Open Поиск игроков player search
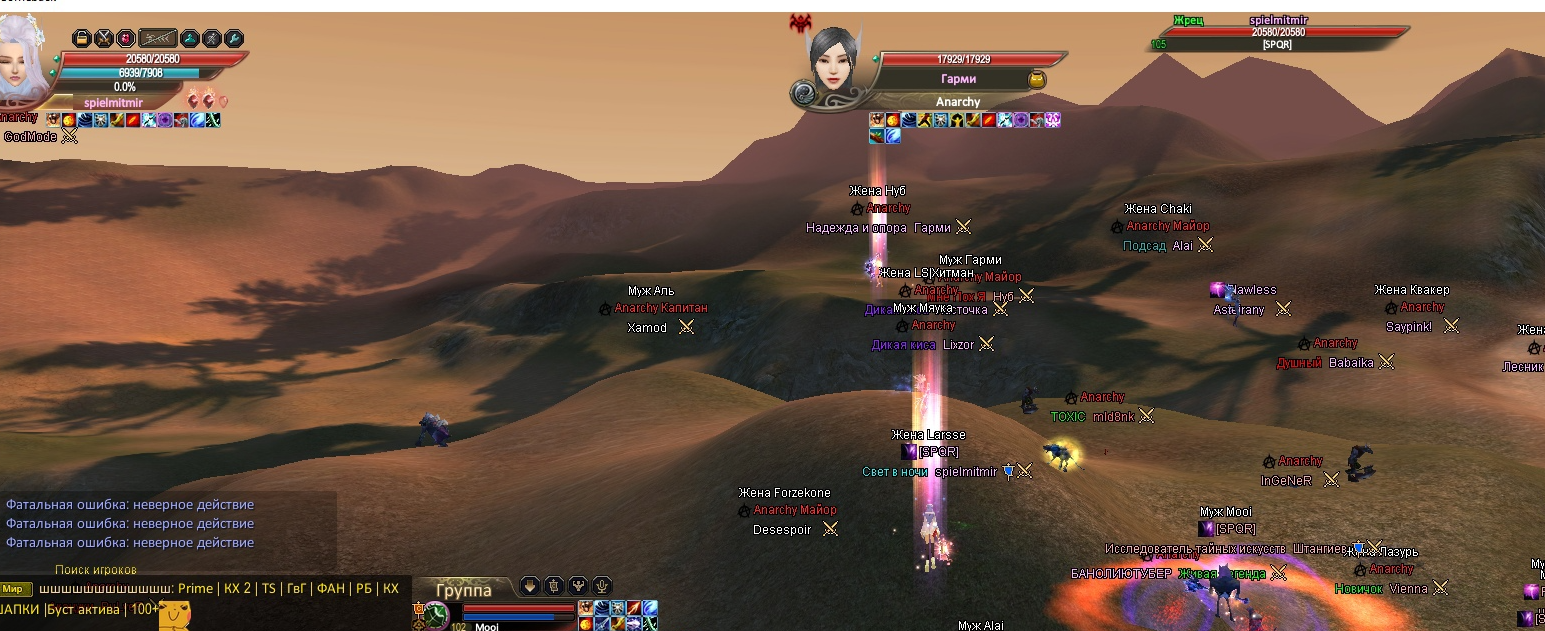The image size is (1545, 631). click(x=96, y=569)
